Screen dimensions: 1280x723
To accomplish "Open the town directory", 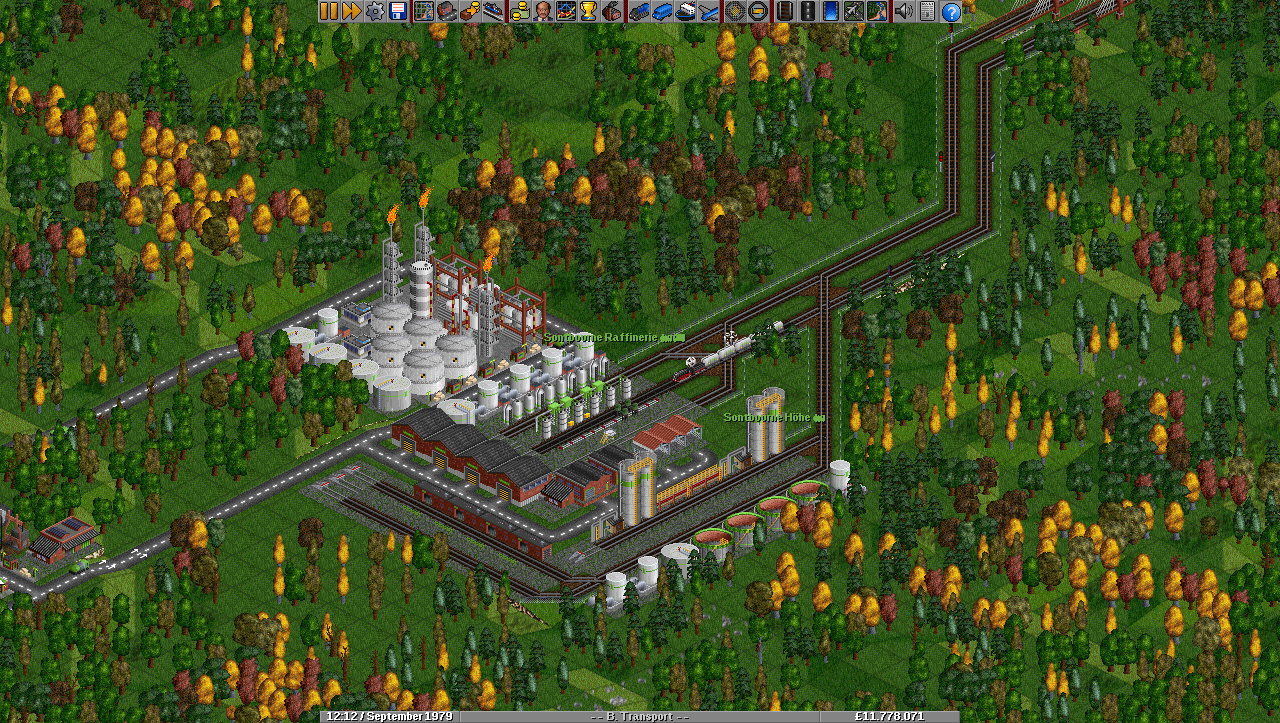I will pyautogui.click(x=446, y=11).
